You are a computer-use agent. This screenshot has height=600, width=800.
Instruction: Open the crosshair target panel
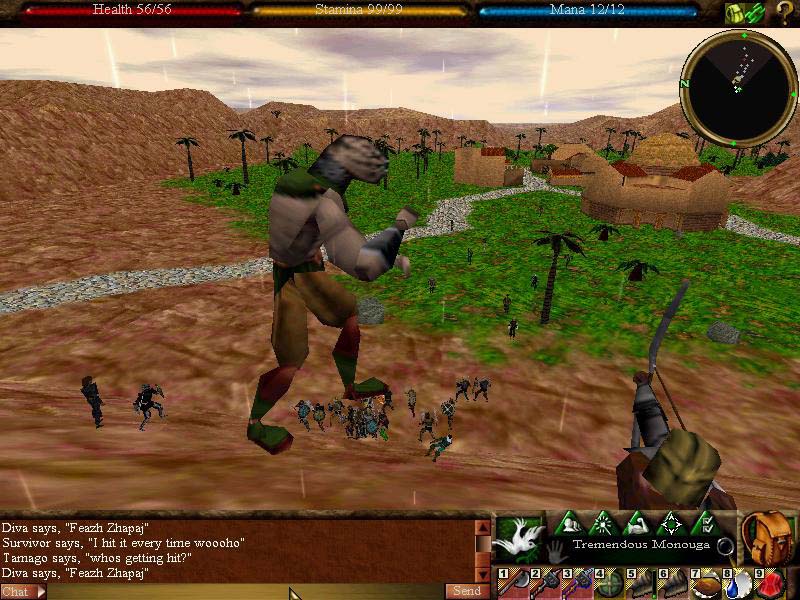[x=668, y=523]
